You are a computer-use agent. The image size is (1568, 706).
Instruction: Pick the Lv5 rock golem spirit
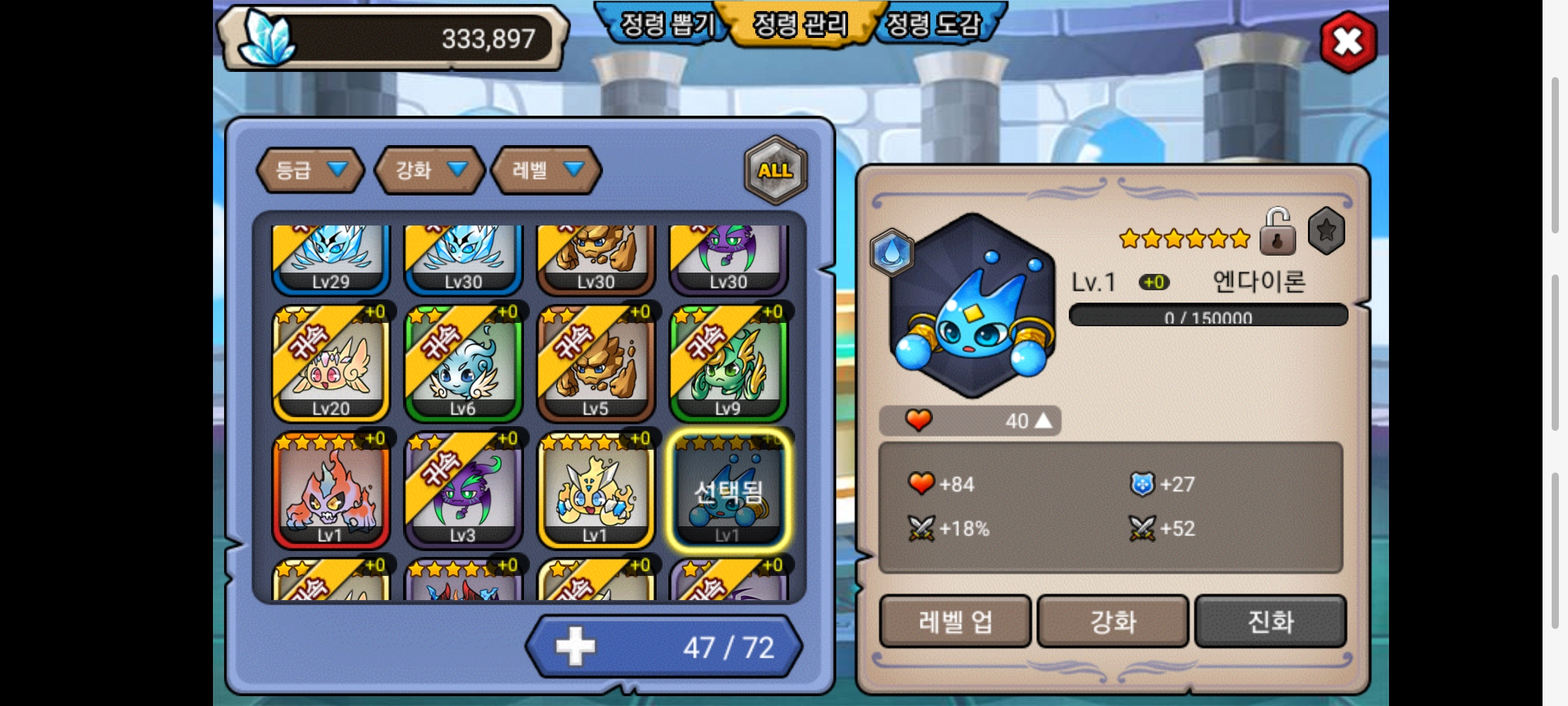(595, 363)
